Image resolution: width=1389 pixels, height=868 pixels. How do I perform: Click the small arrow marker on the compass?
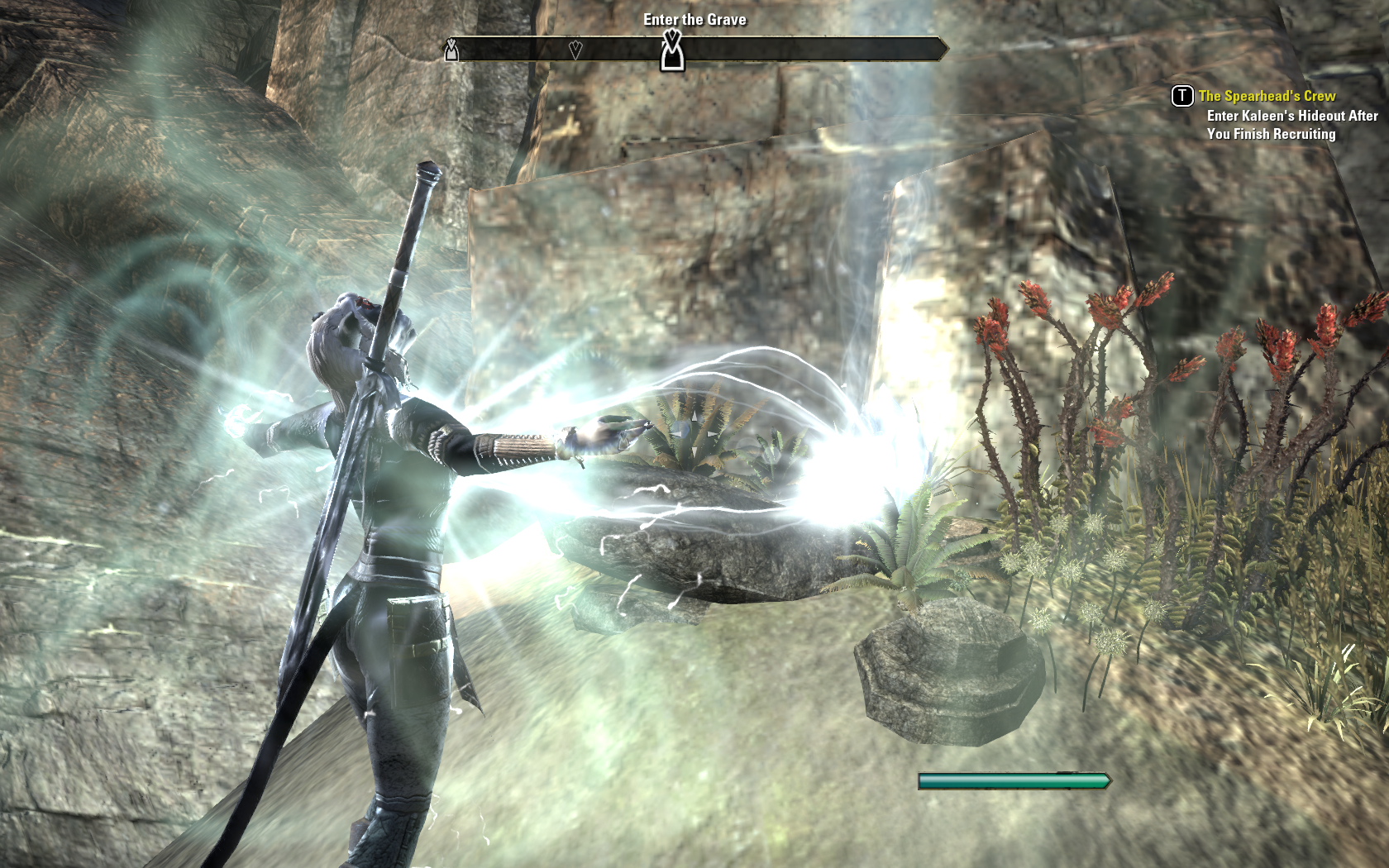[575, 50]
